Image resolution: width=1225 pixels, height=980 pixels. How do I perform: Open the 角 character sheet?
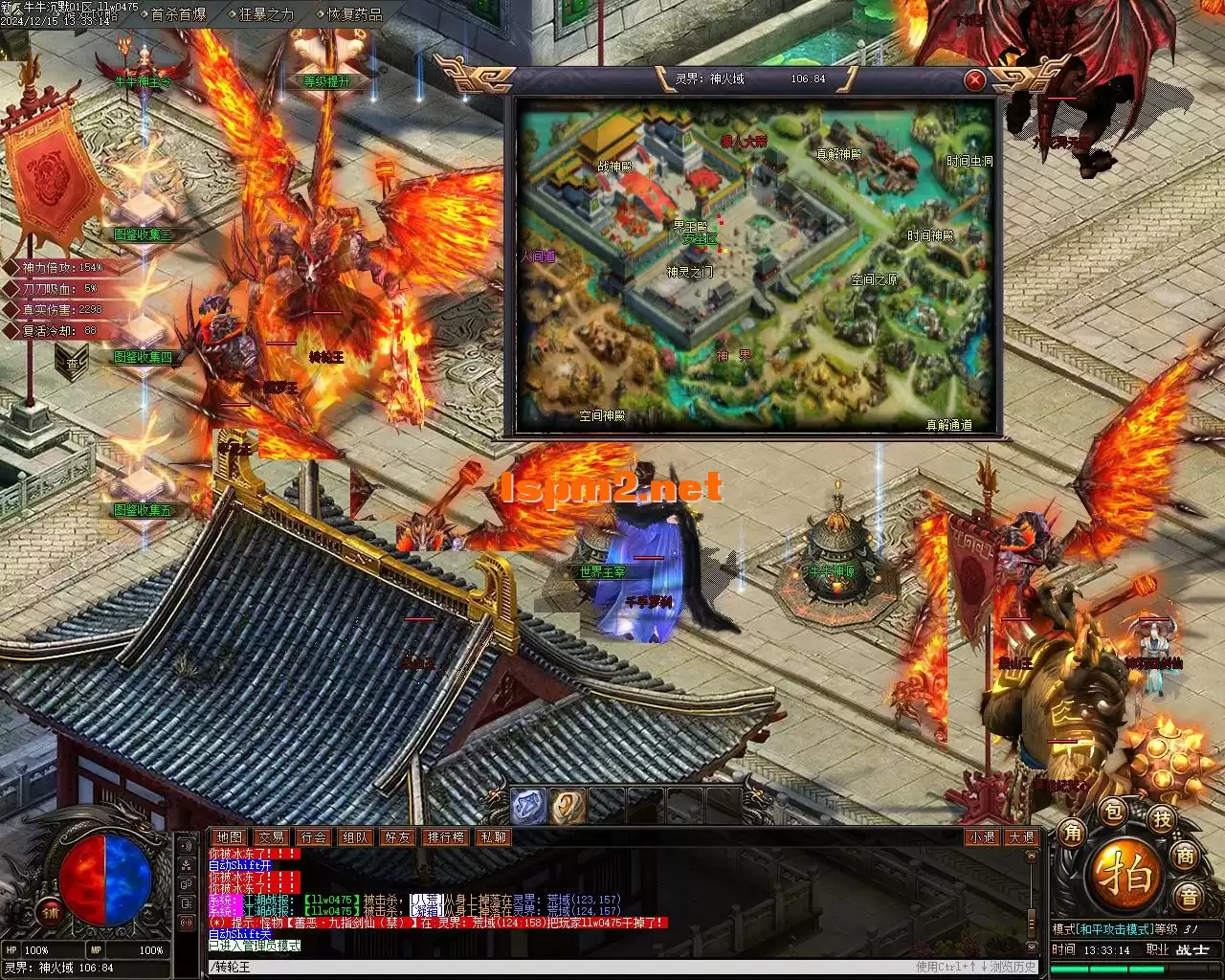pyautogui.click(x=1072, y=833)
